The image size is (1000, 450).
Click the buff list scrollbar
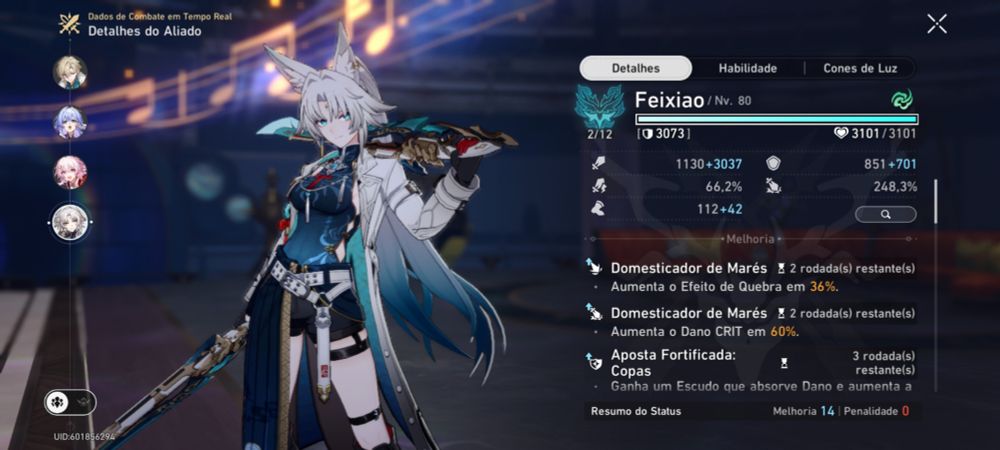pyautogui.click(x=936, y=200)
